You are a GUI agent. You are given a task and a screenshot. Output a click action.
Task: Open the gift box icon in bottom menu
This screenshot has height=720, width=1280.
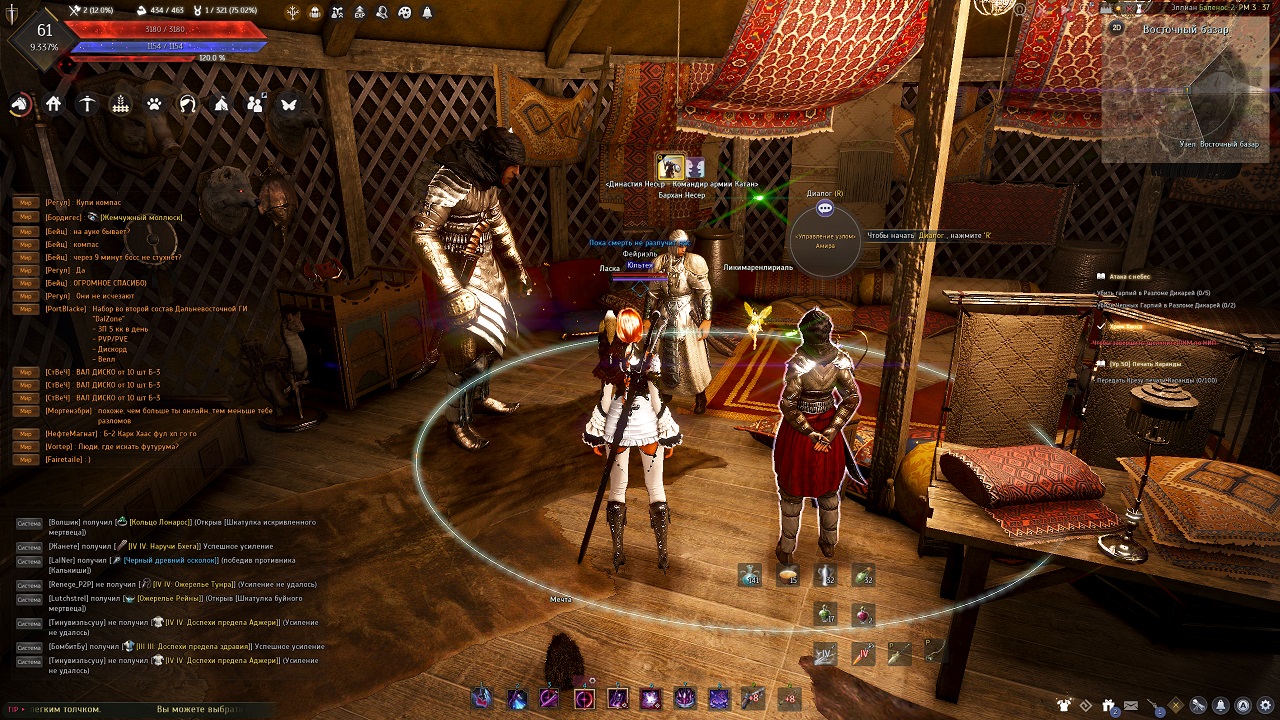(x=1108, y=705)
